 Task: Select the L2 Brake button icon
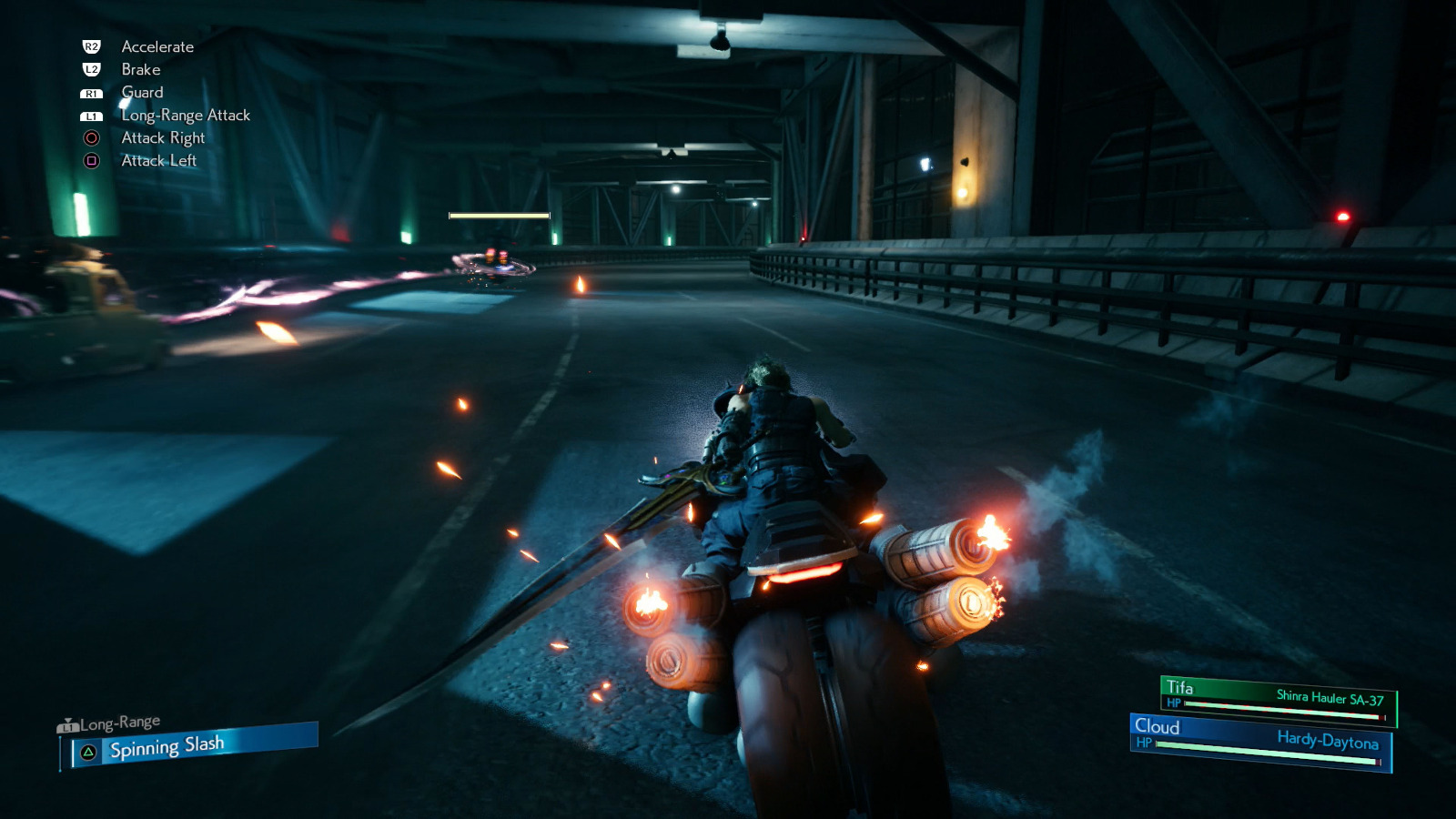coord(89,69)
